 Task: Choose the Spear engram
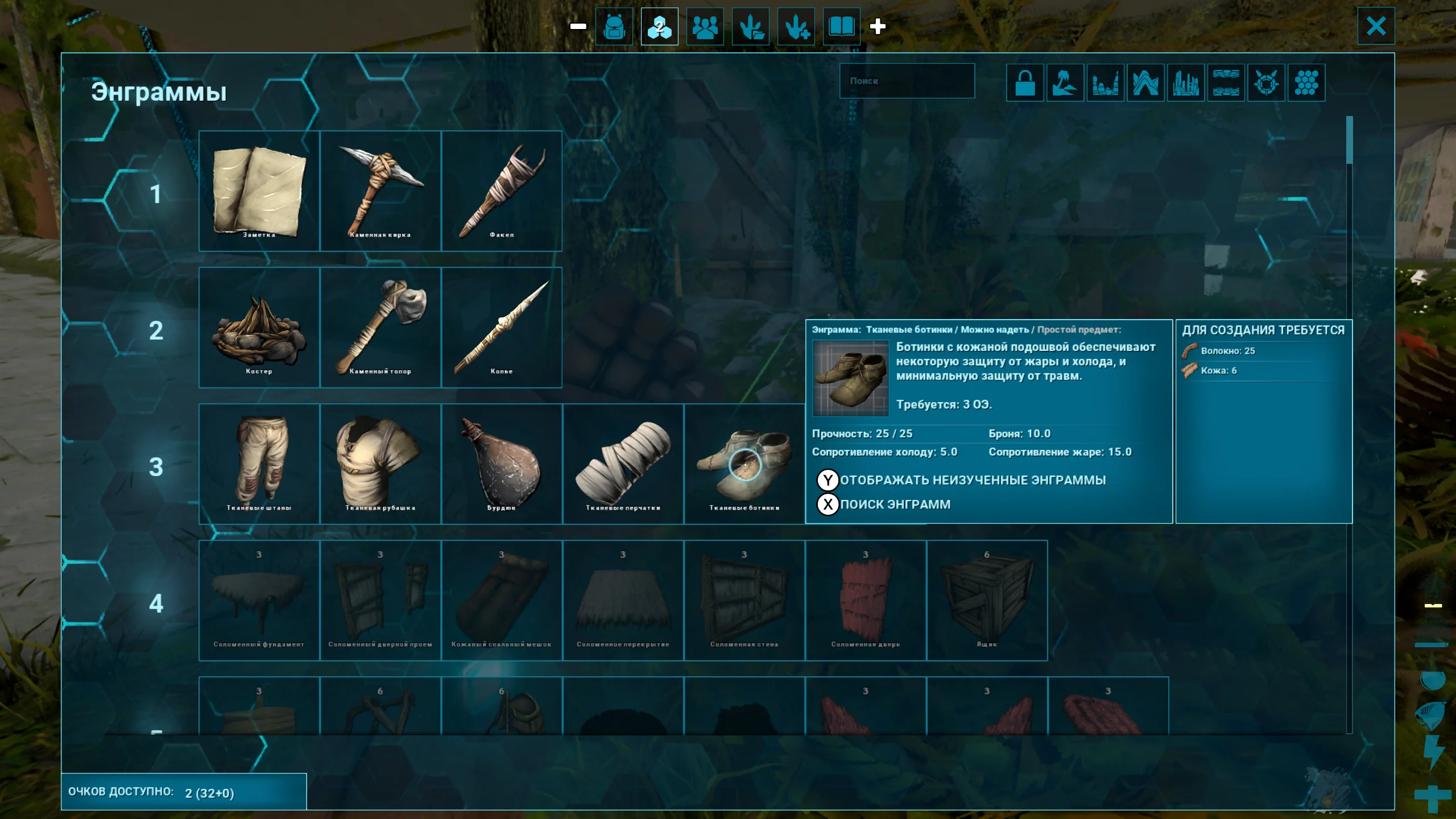(502, 328)
